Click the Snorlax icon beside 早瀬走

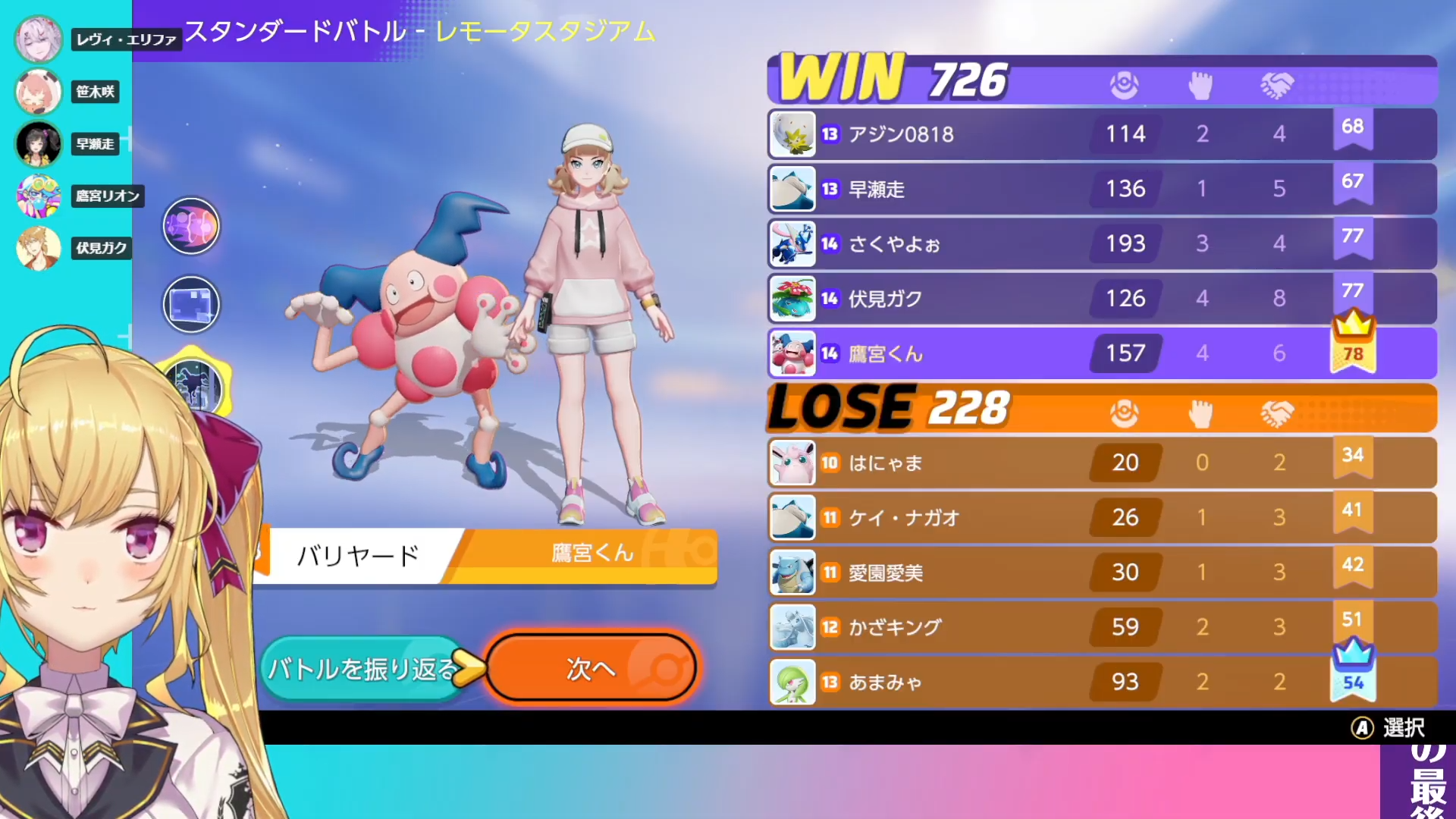pyautogui.click(x=792, y=189)
